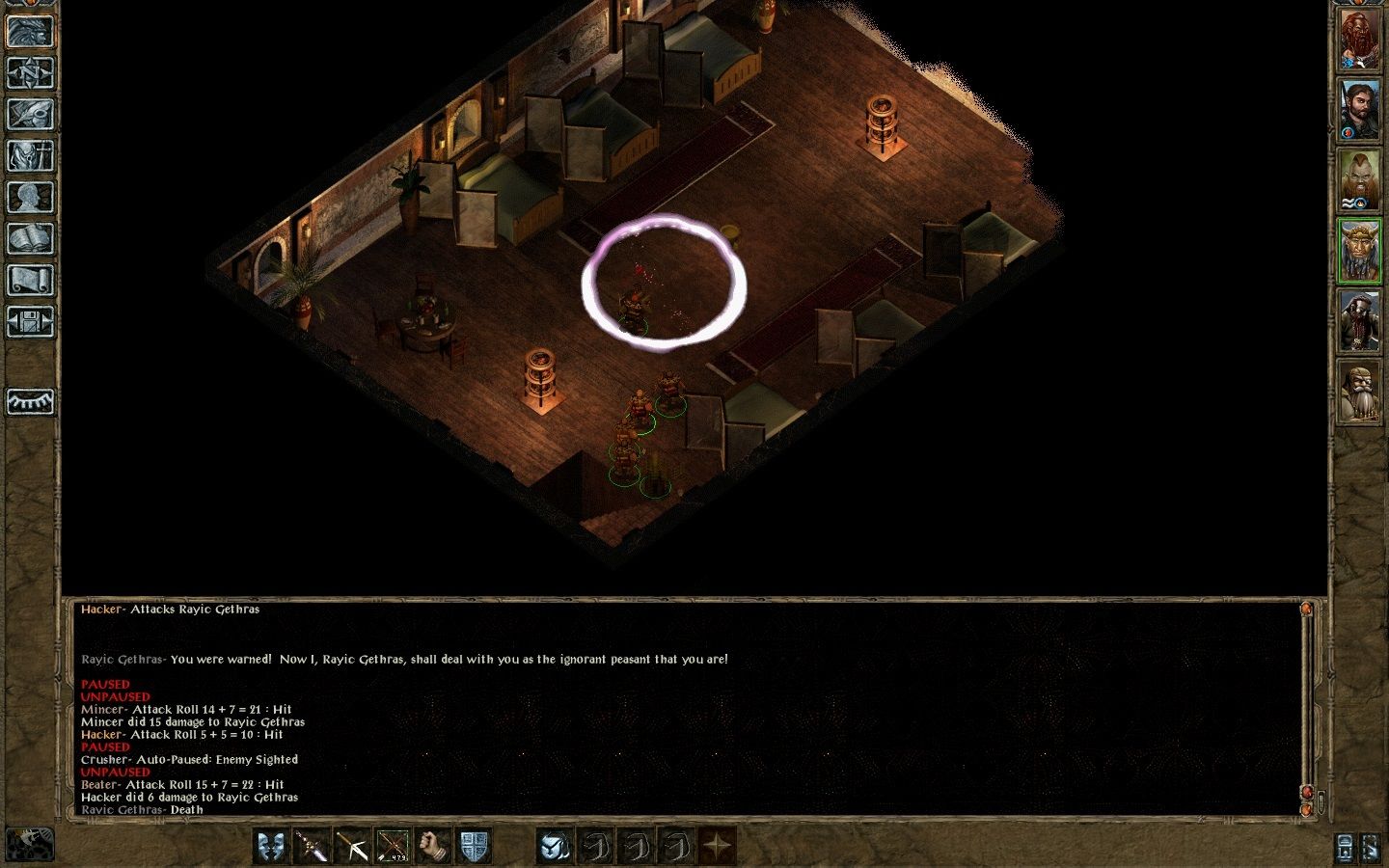Choose the sword weapon quick slot
The width and height of the screenshot is (1389, 868).
point(313,846)
